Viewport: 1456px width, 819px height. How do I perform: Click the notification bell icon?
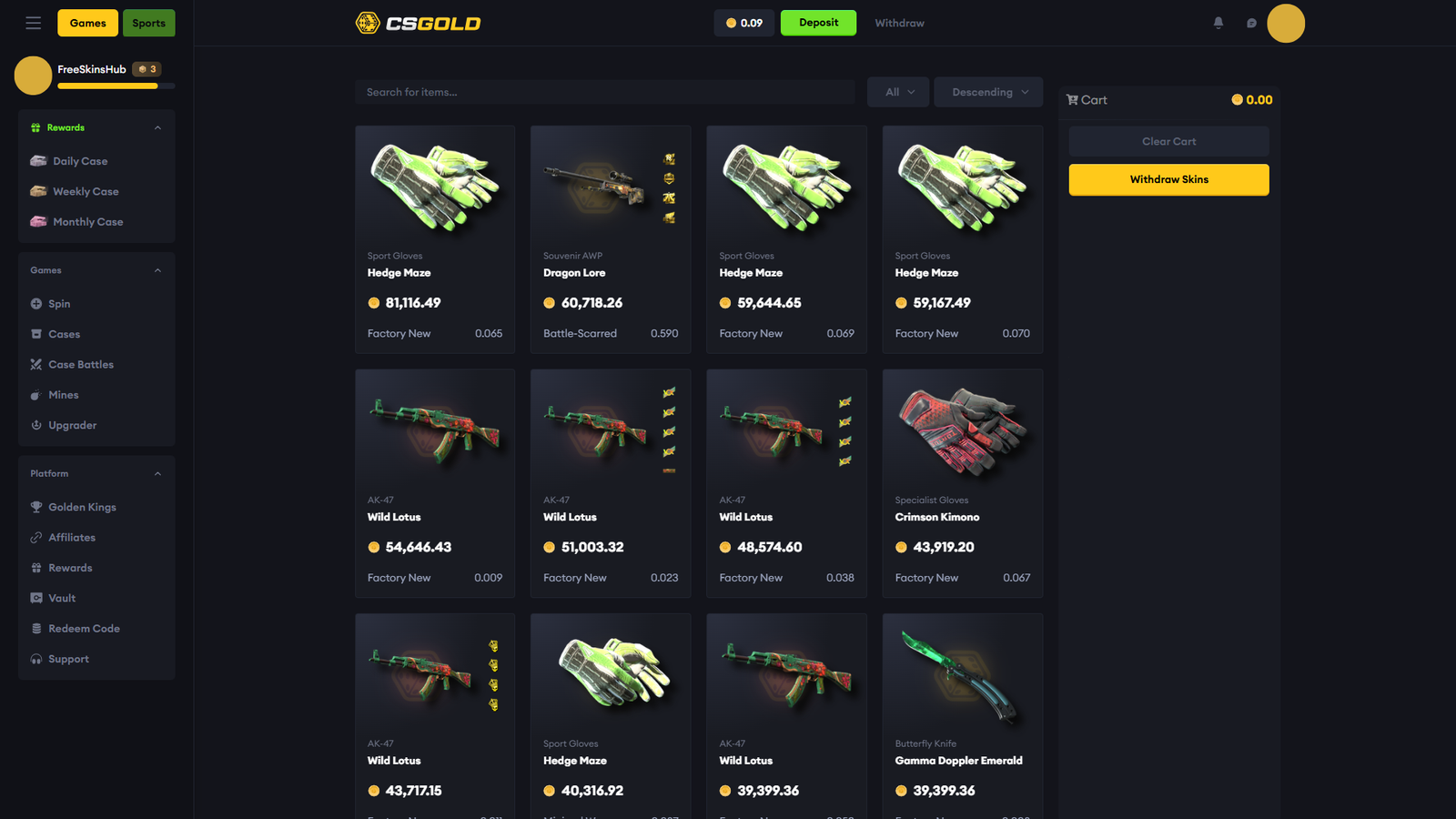click(x=1218, y=23)
